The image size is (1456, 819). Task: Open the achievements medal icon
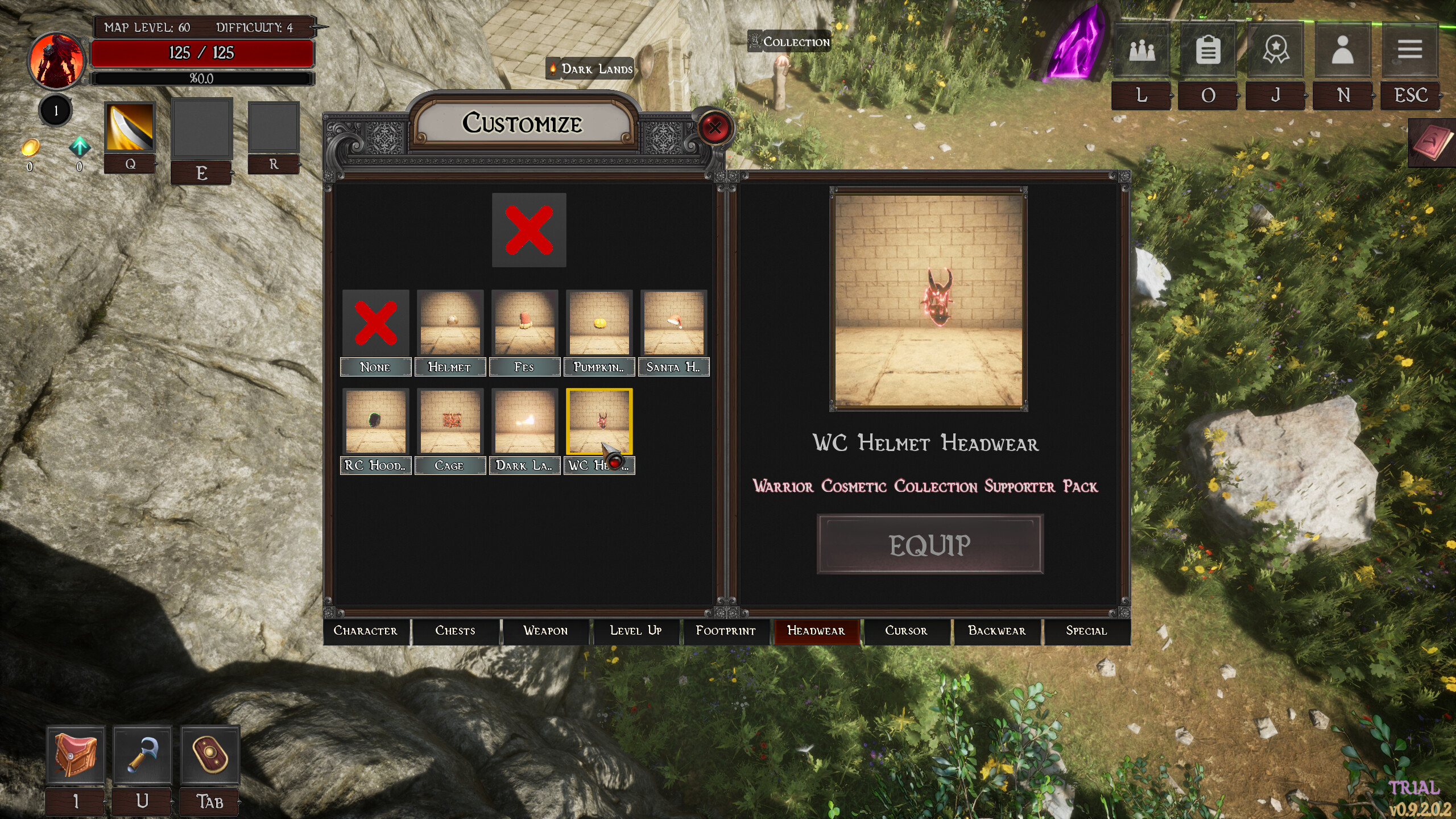coord(1275,50)
